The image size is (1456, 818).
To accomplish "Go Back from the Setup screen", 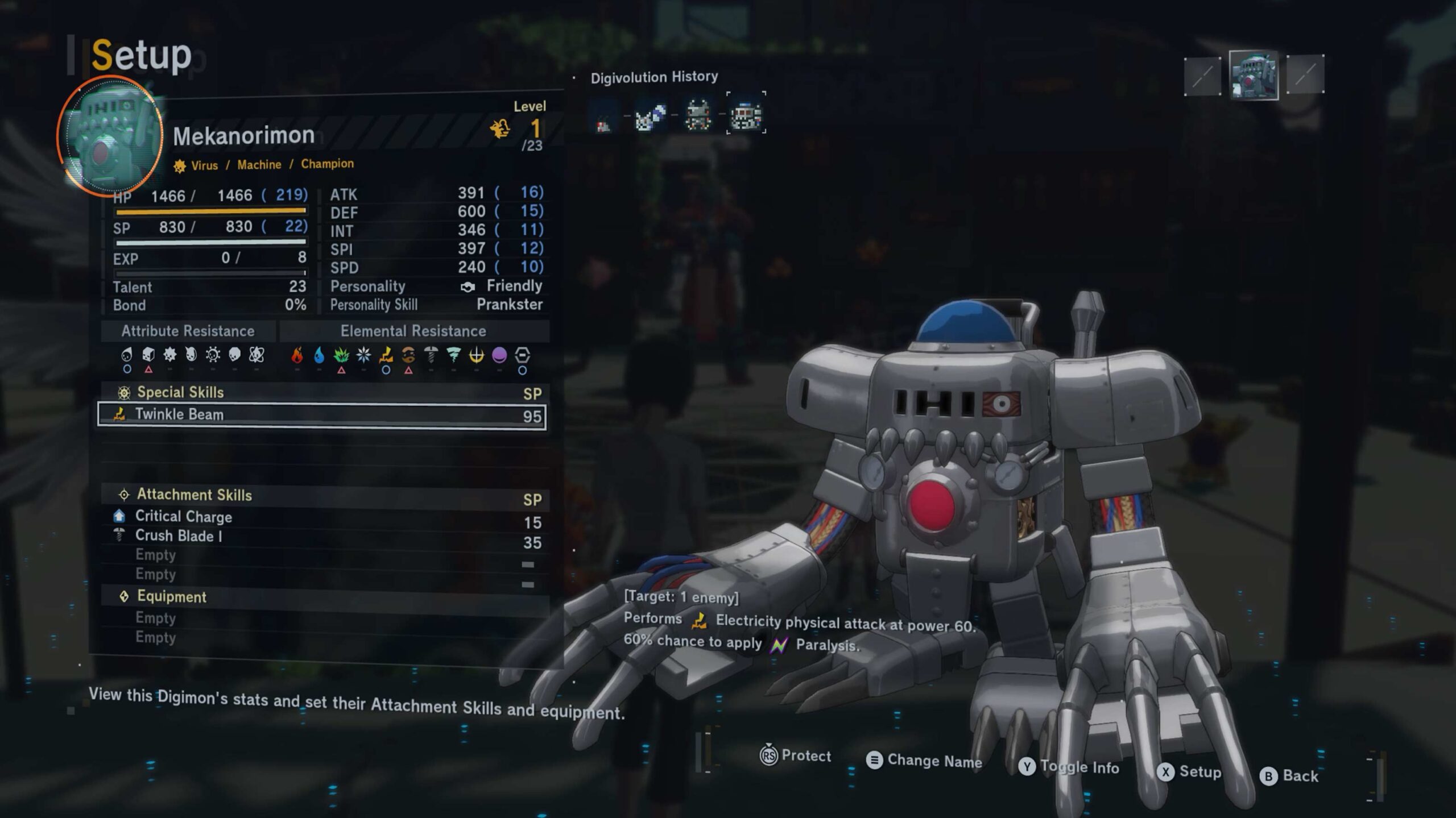I will pyautogui.click(x=1289, y=776).
